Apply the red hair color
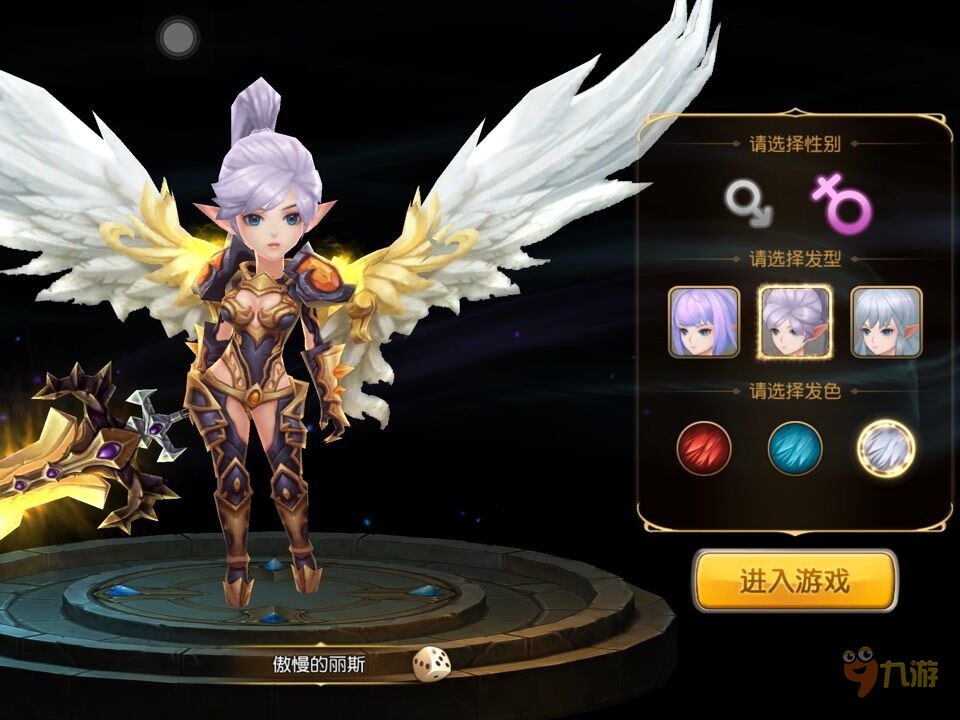Image resolution: width=960 pixels, height=720 pixels. click(704, 448)
